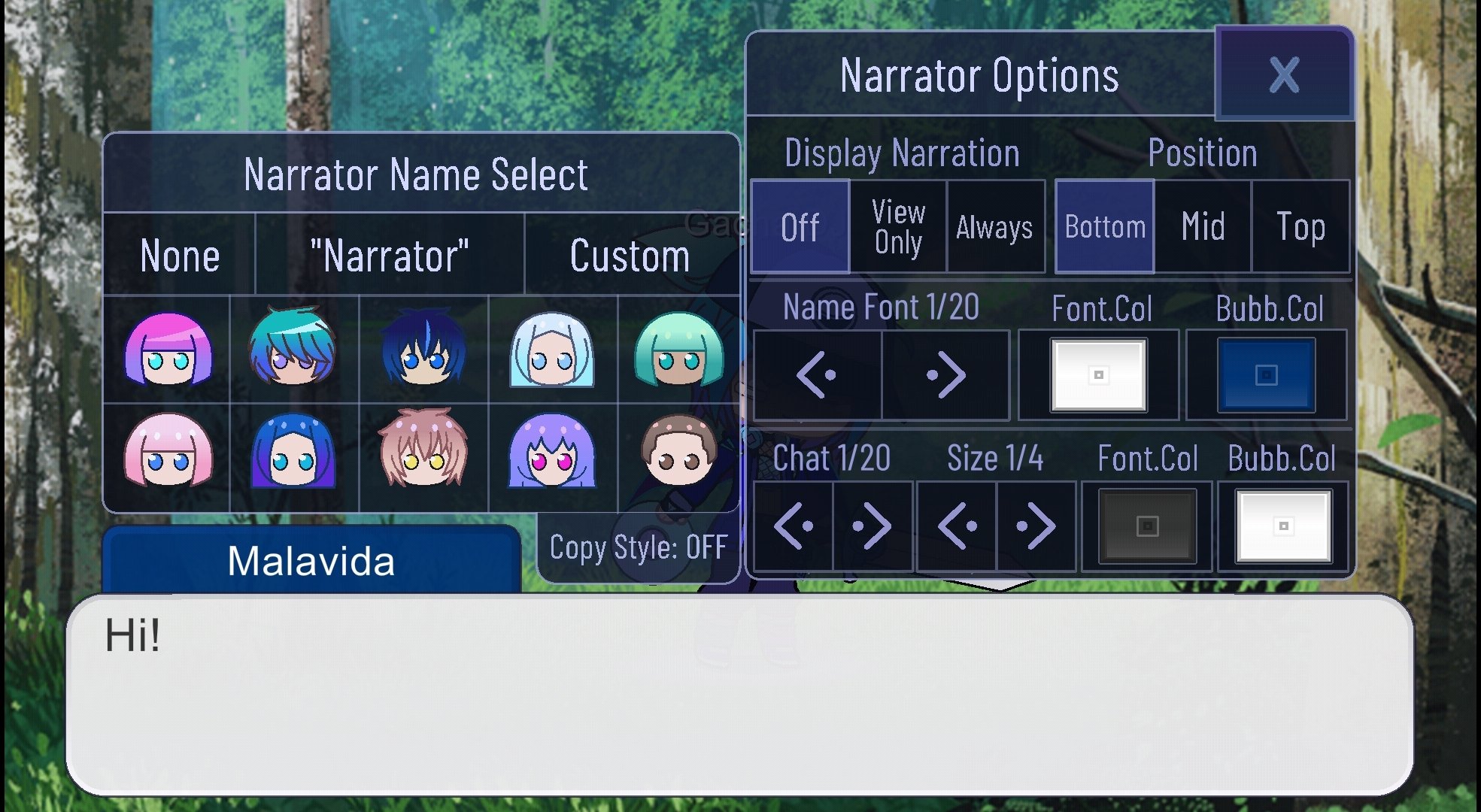This screenshot has width=1481, height=812.
Task: Turn on Copy Style
Action: point(638,548)
